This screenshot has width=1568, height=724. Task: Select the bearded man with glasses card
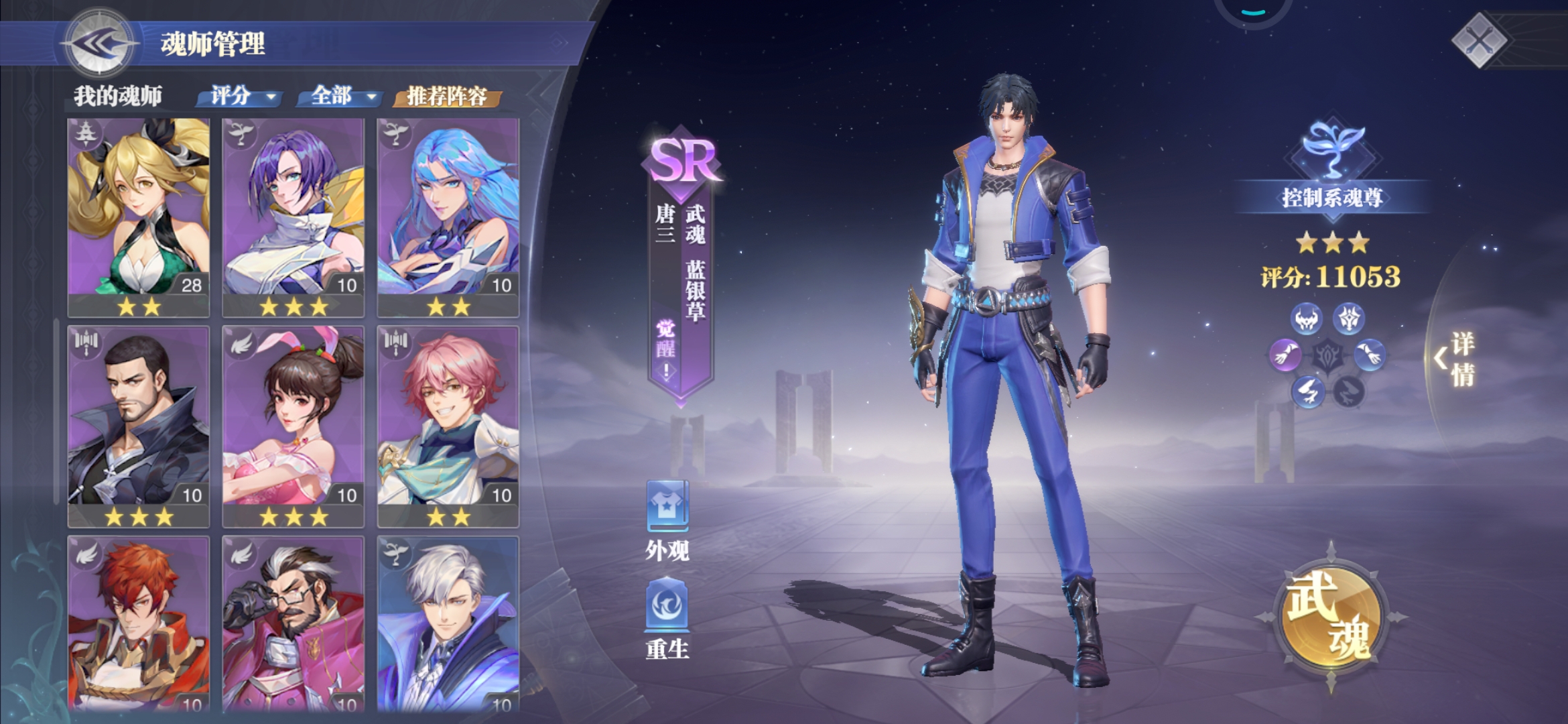coord(293,623)
